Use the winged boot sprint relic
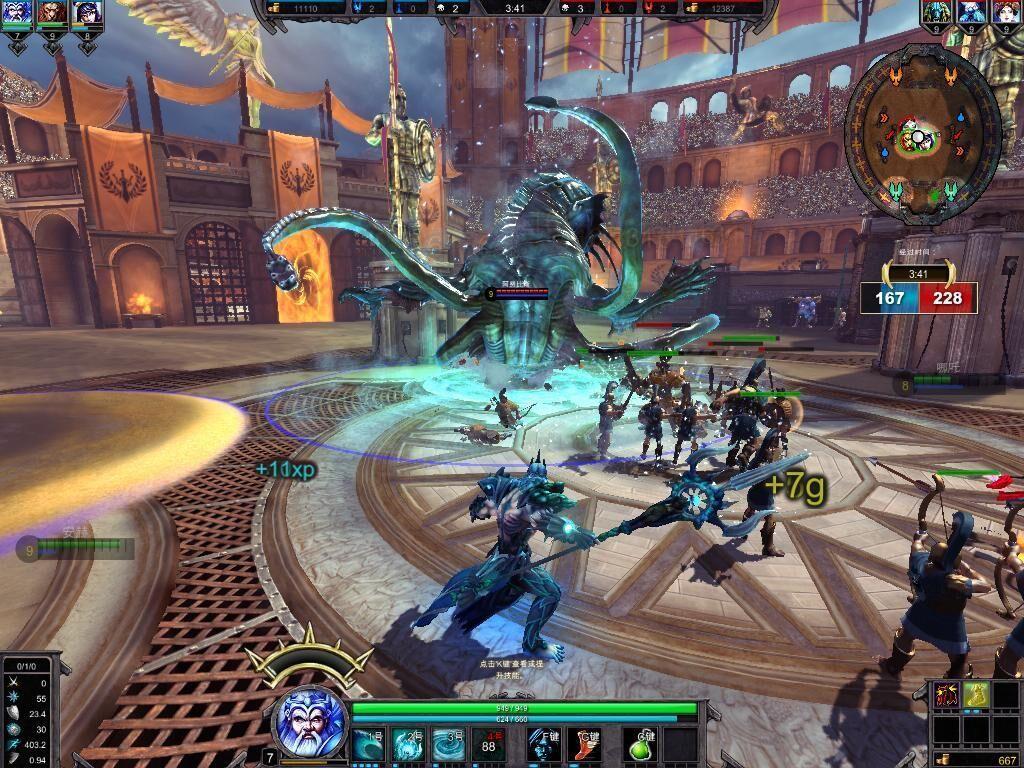1024x768 pixels. tap(584, 744)
